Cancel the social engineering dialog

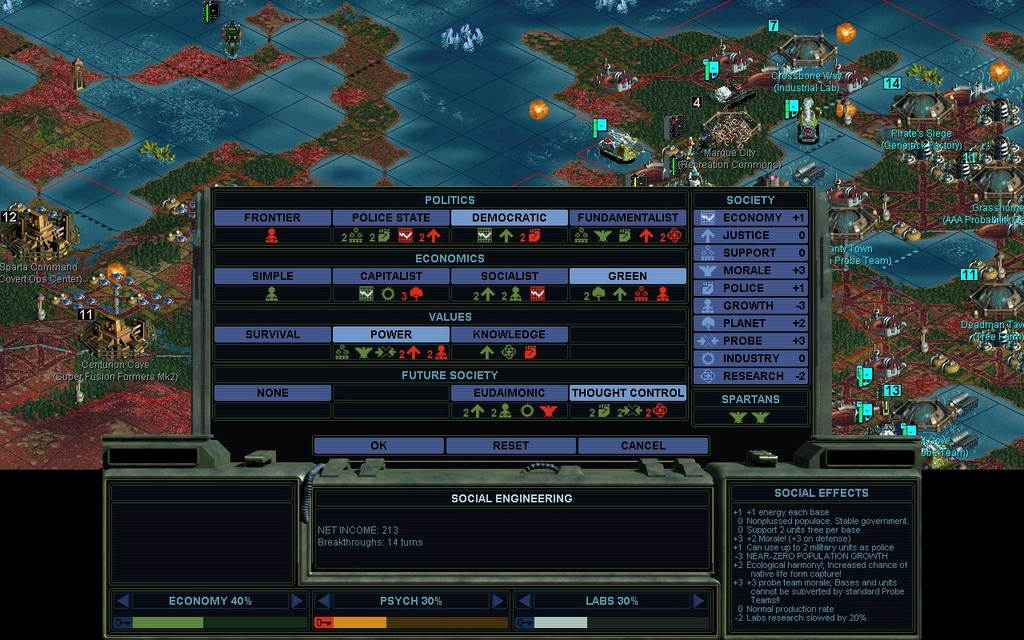(x=643, y=446)
